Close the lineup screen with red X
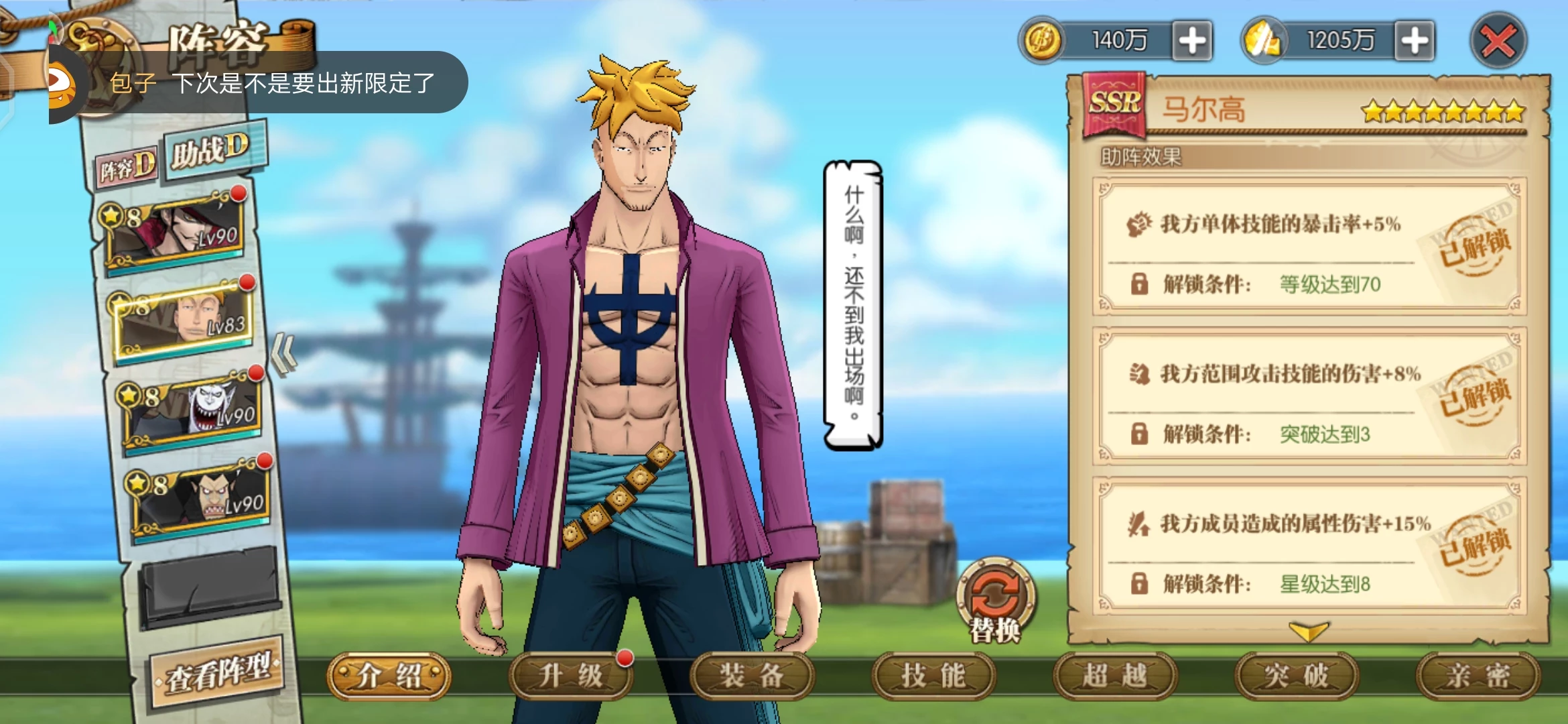This screenshot has width=1568, height=724. pyautogui.click(x=1498, y=42)
